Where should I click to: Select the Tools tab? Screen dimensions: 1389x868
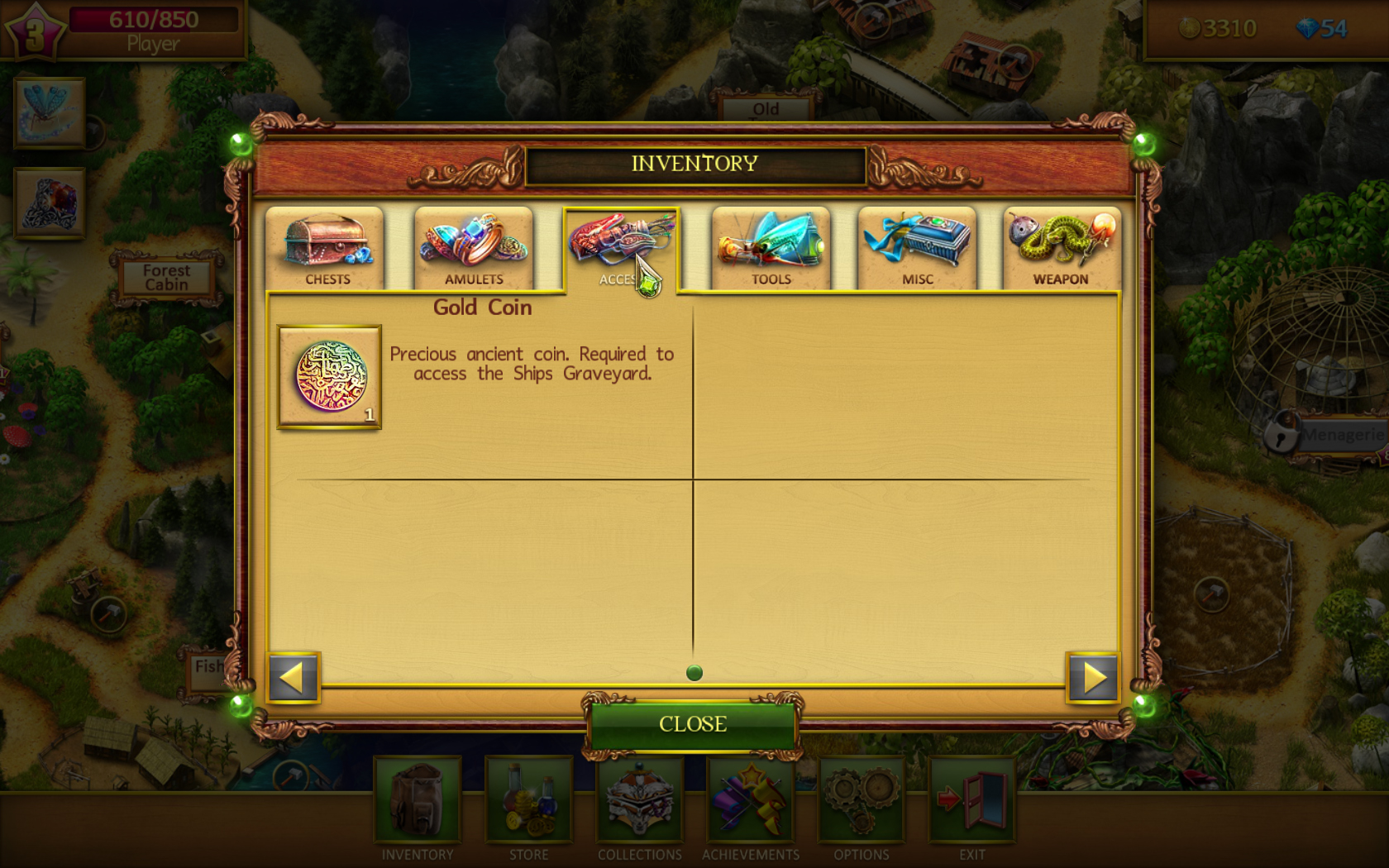pyautogui.click(x=769, y=246)
